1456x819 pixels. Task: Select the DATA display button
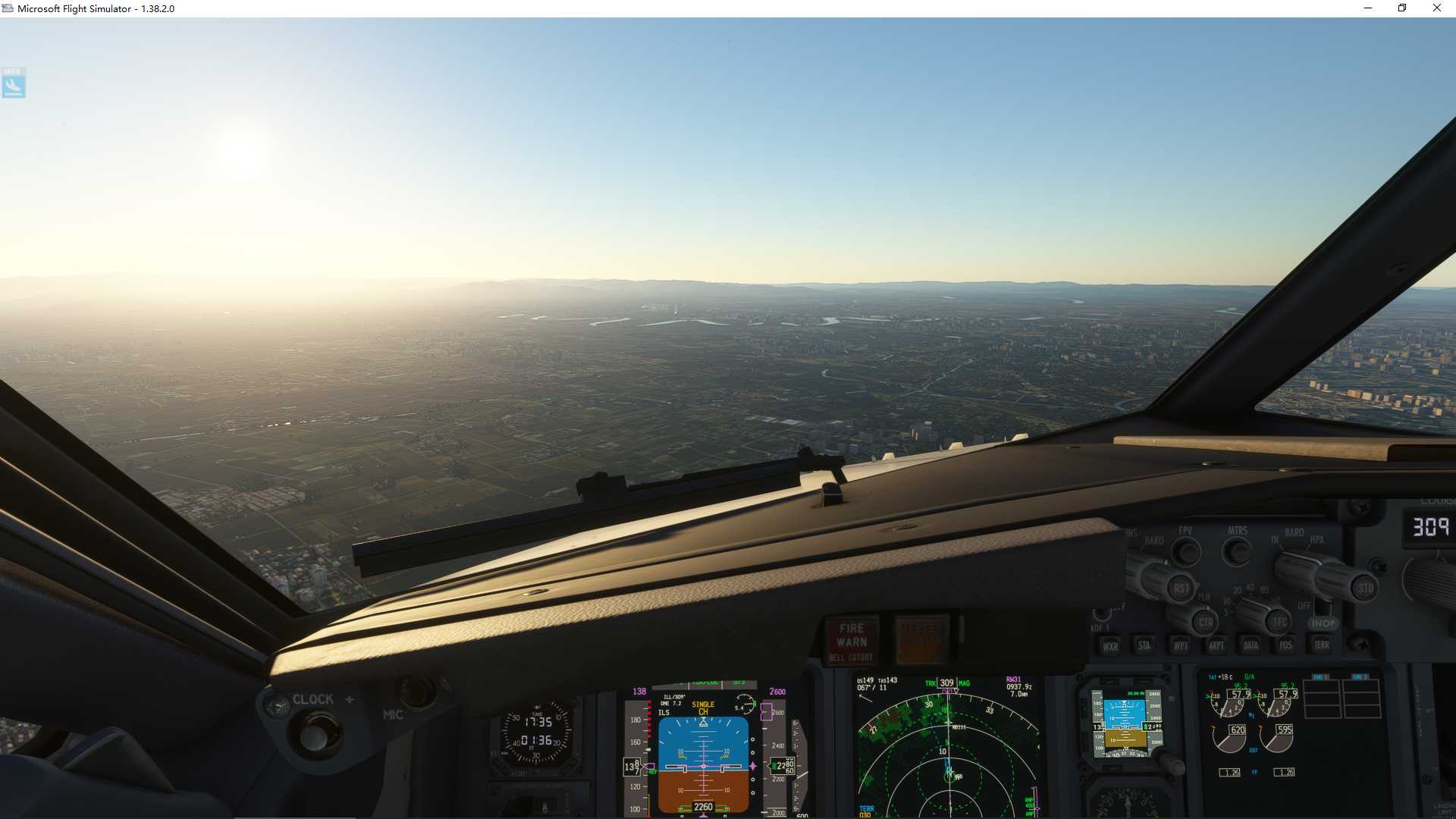click(x=1250, y=647)
